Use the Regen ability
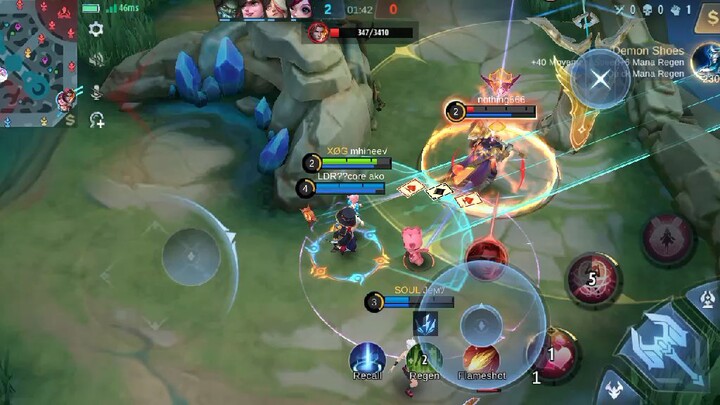Image resolution: width=720 pixels, height=405 pixels. click(x=424, y=358)
